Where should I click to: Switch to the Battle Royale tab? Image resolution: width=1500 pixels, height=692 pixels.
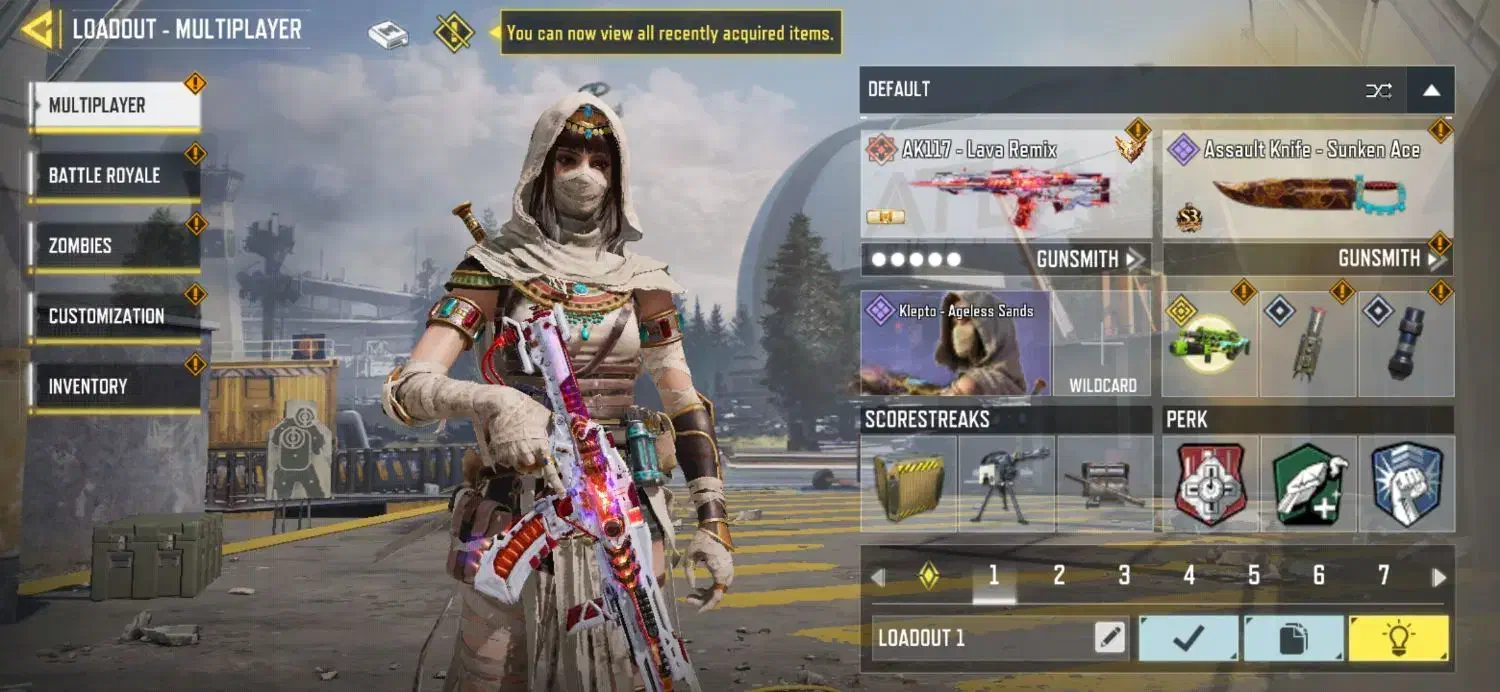tap(114, 176)
